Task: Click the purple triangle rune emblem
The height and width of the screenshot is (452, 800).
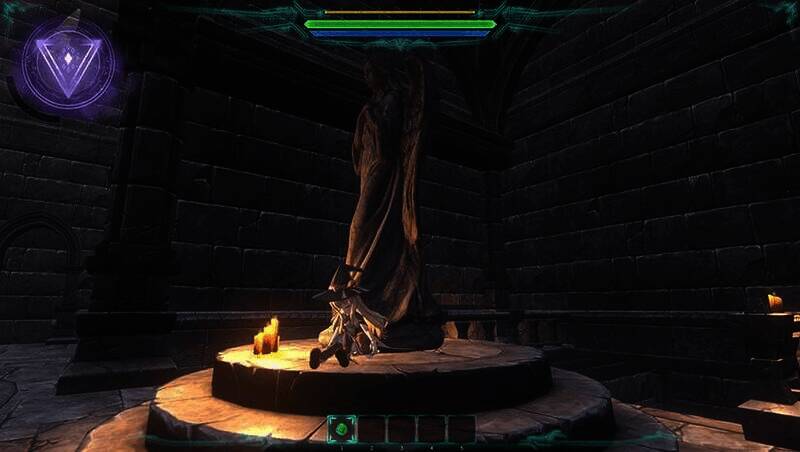Action: 67,65
